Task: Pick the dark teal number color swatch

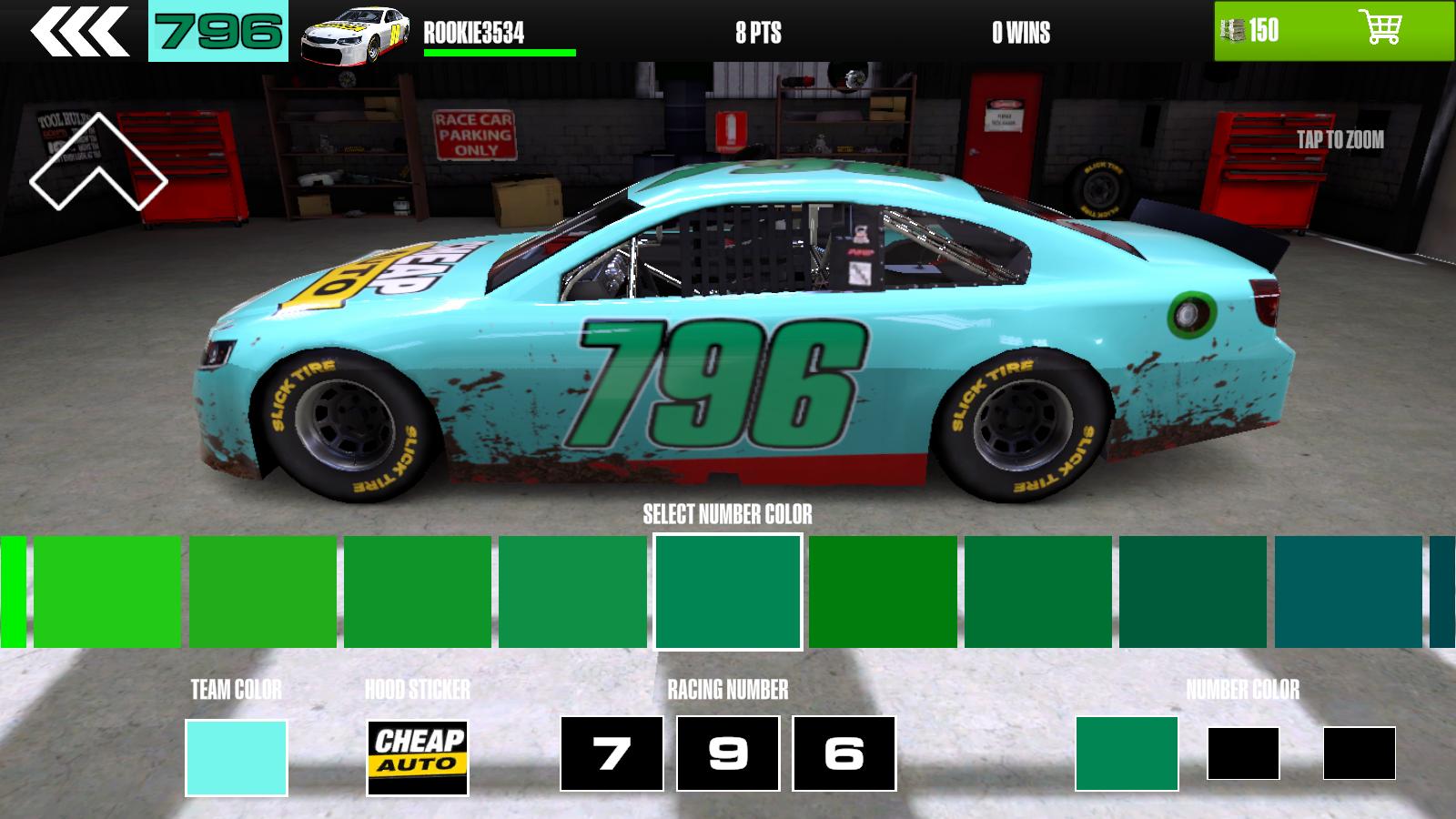Action: point(1348,591)
